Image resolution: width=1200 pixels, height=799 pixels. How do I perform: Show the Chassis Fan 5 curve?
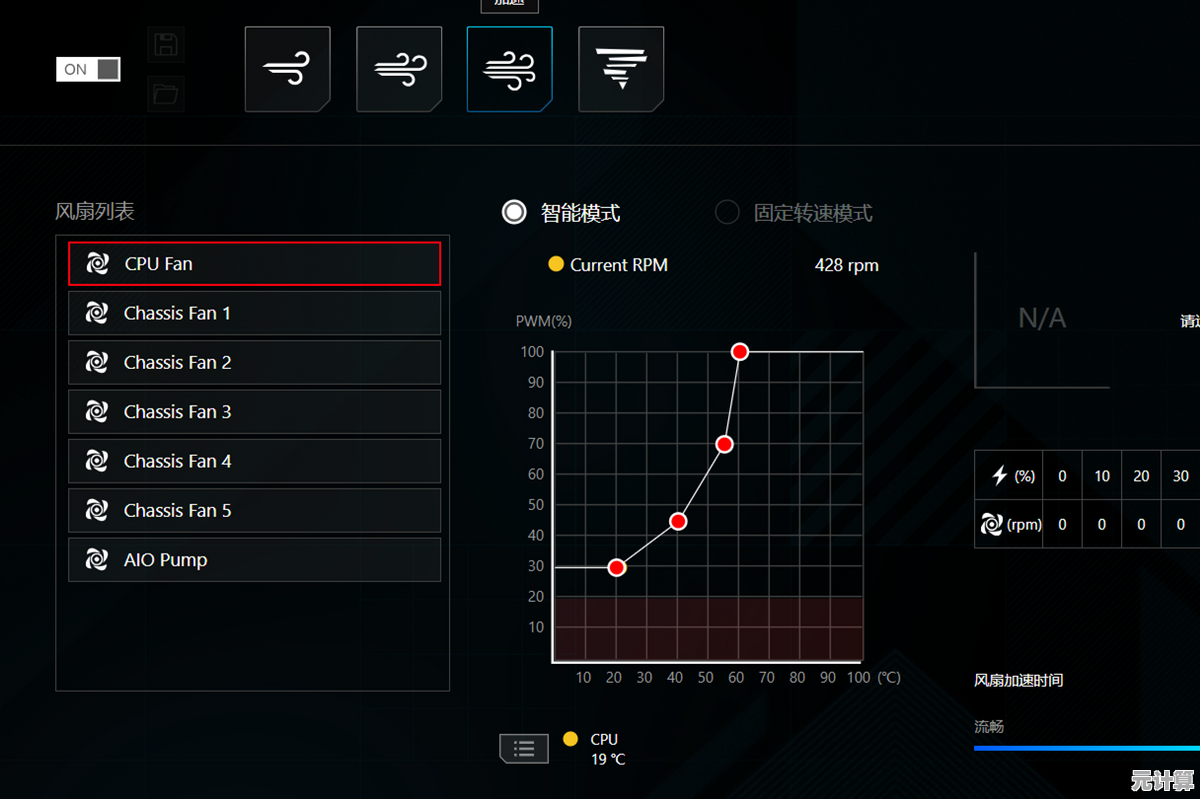[x=254, y=510]
